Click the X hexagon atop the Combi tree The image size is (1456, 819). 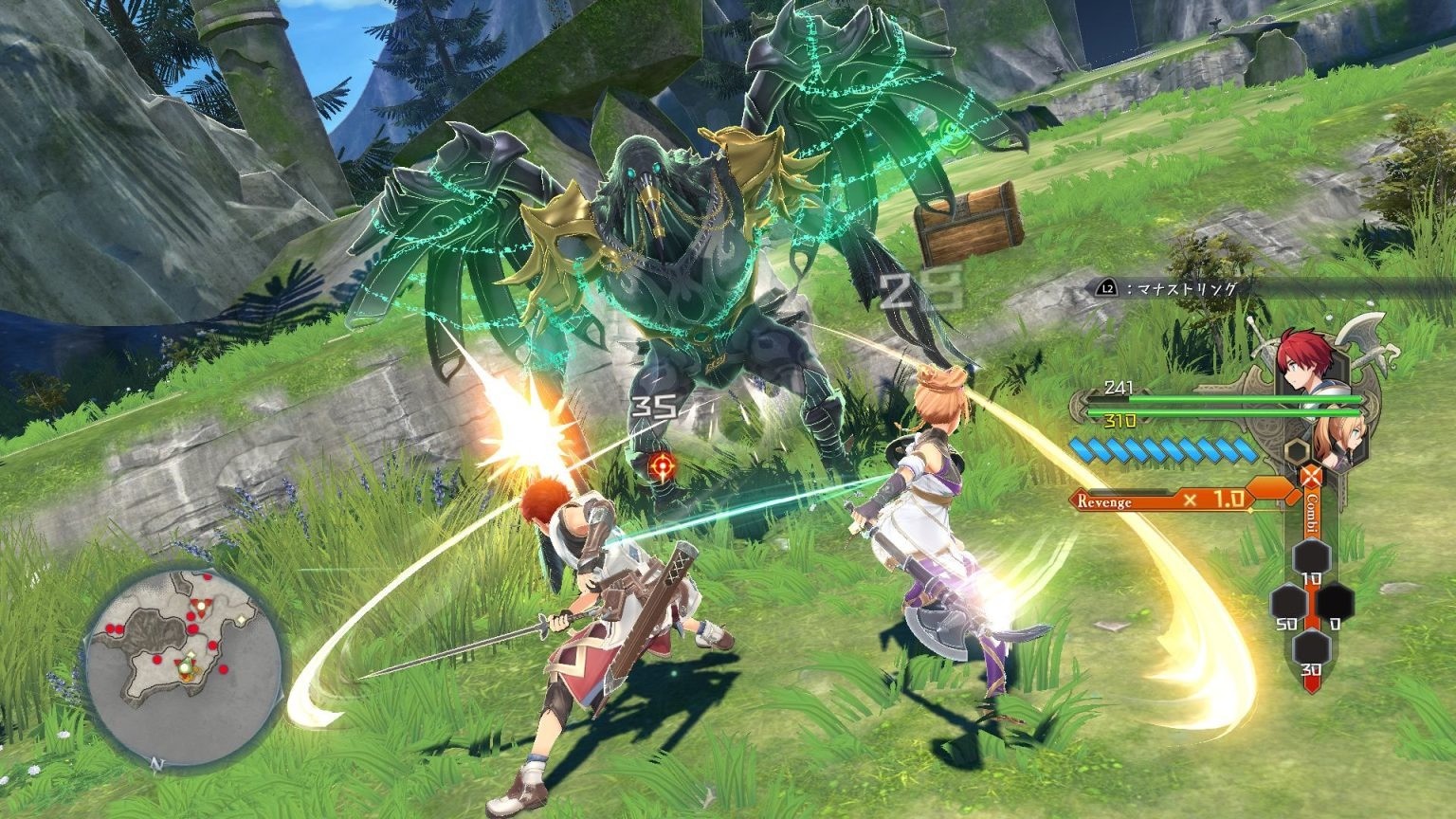click(x=1310, y=475)
